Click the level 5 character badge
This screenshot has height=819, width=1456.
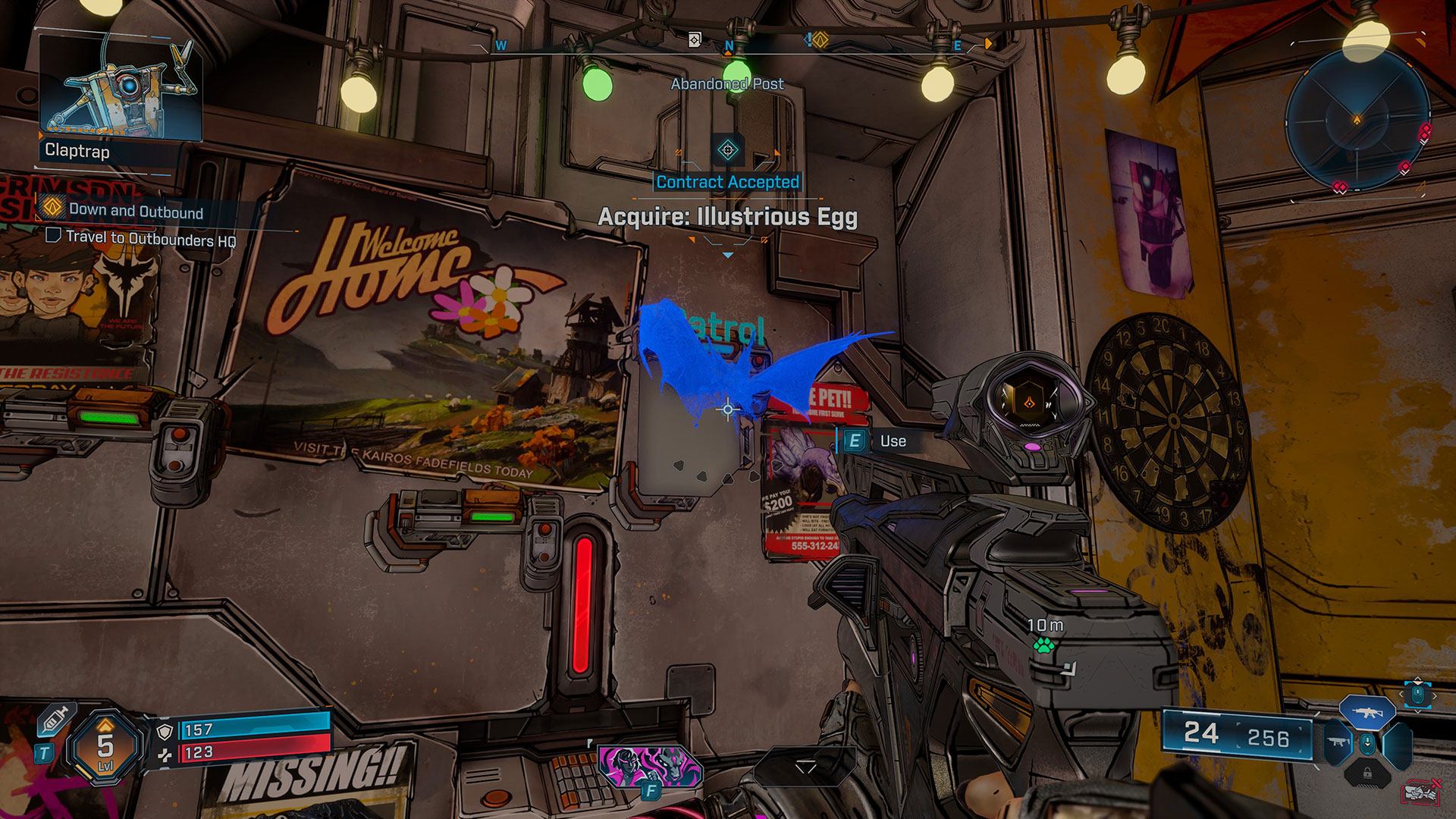click(x=105, y=747)
